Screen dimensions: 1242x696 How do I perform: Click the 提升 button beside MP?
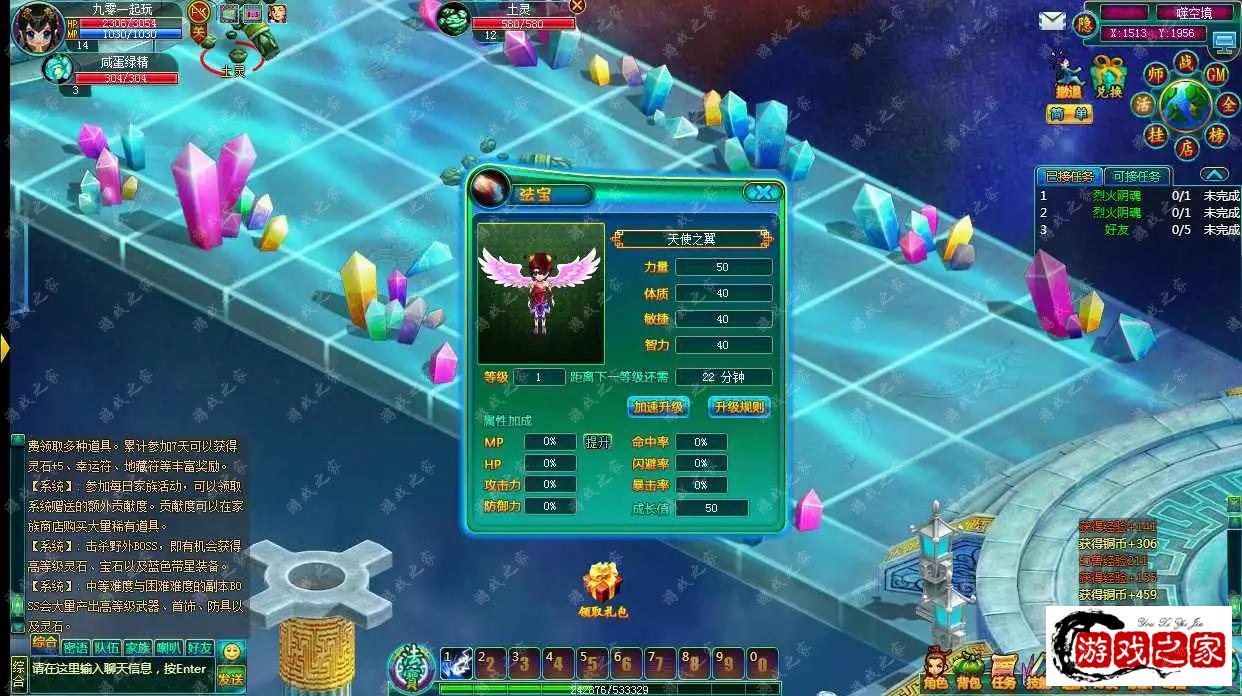[597, 442]
